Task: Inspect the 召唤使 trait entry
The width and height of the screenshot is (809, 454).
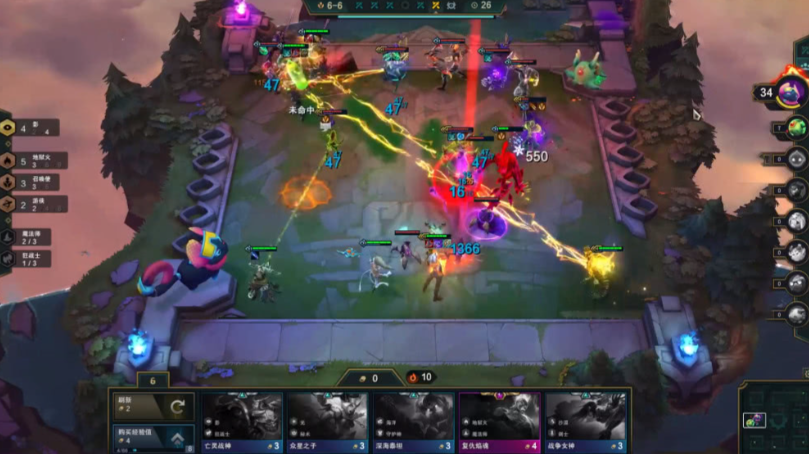Action: [32, 182]
